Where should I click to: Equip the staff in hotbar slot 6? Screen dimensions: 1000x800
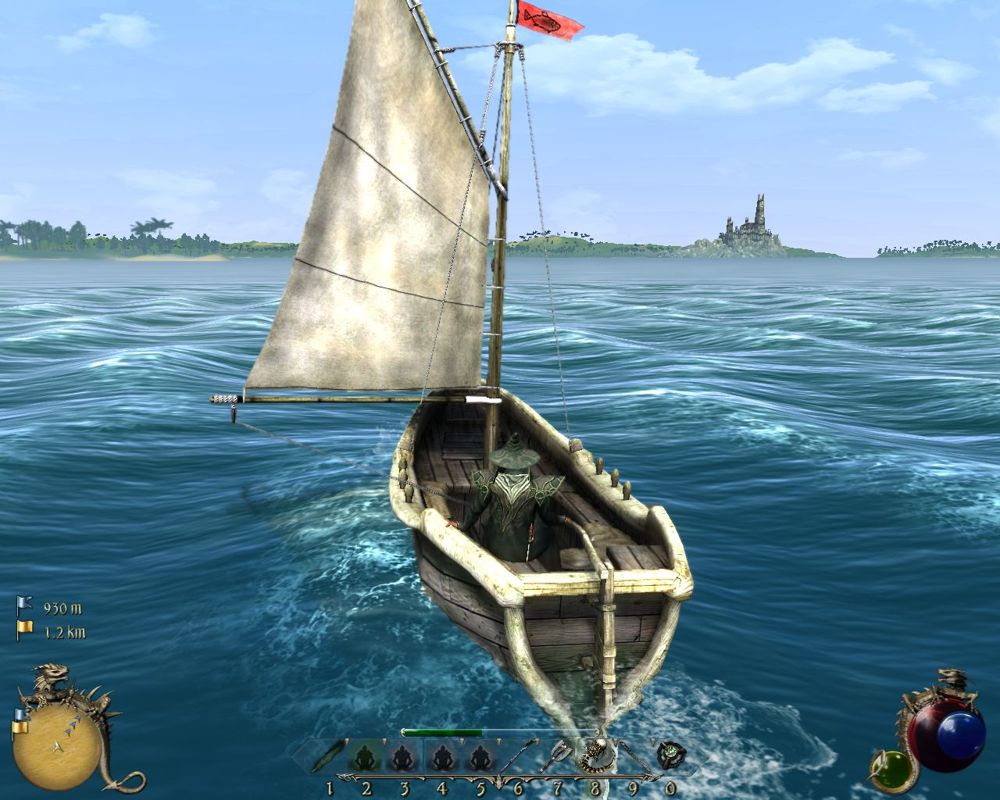click(x=517, y=757)
